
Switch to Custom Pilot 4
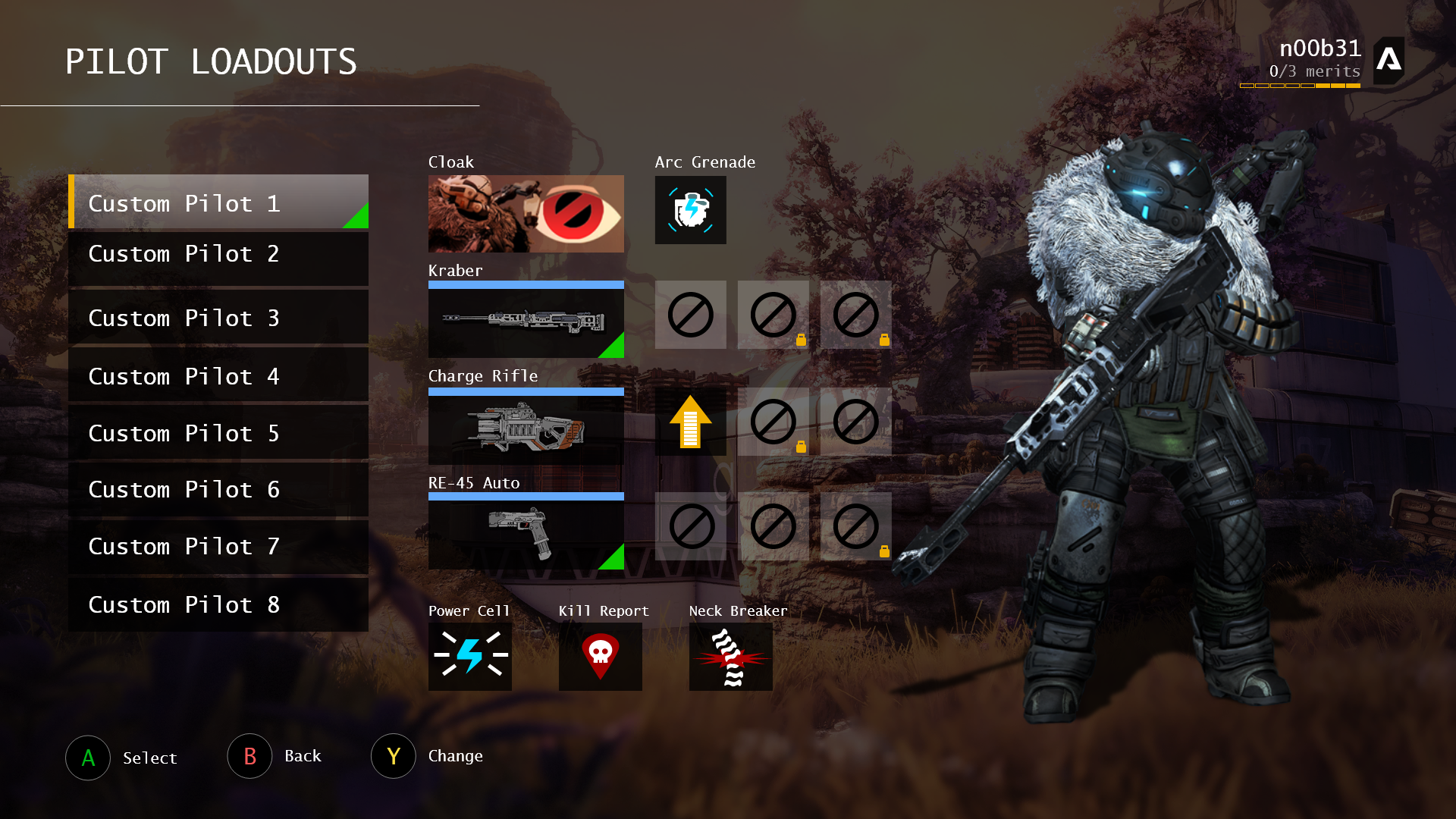point(218,375)
